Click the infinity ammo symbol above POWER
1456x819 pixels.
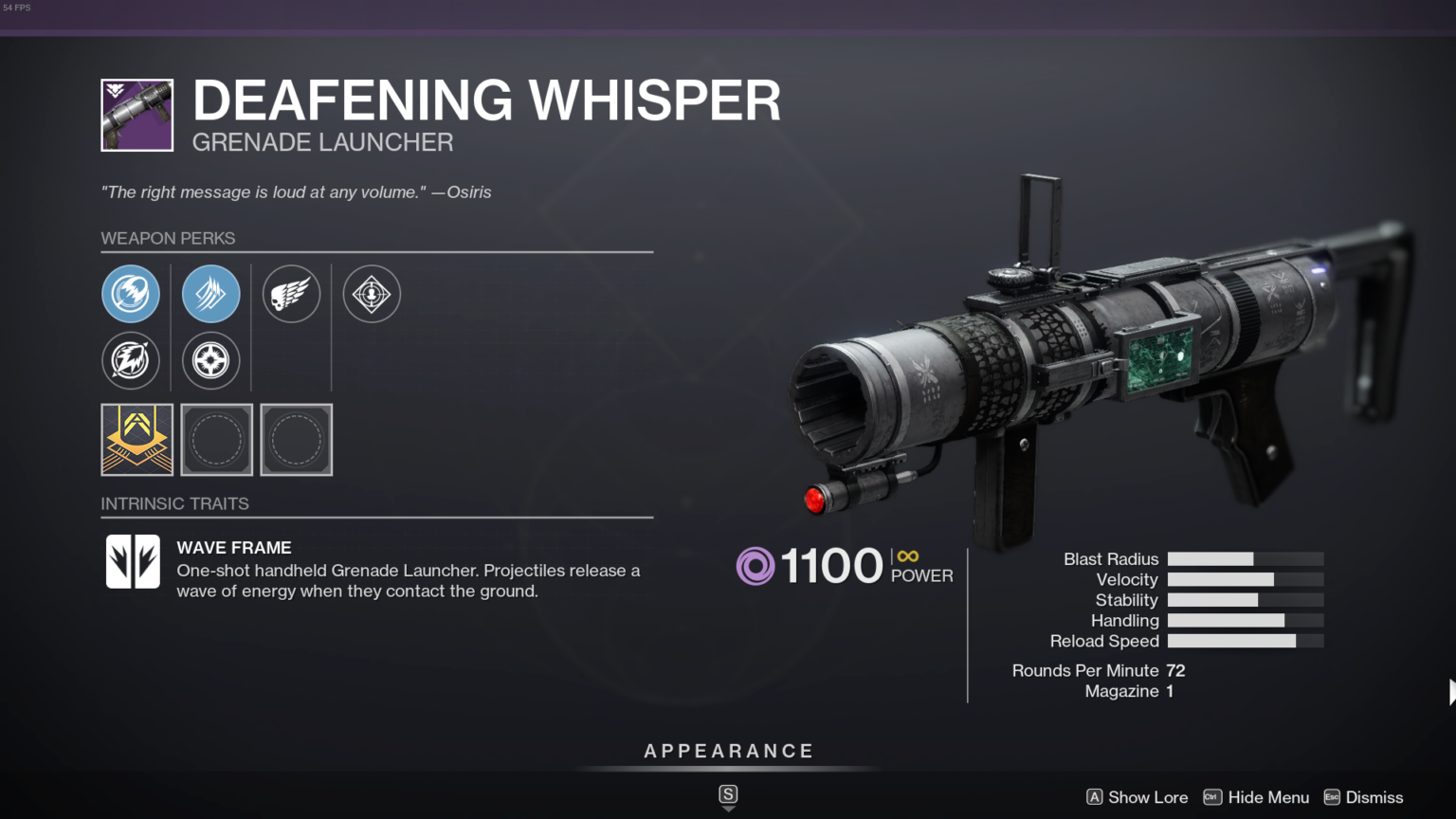click(x=907, y=557)
